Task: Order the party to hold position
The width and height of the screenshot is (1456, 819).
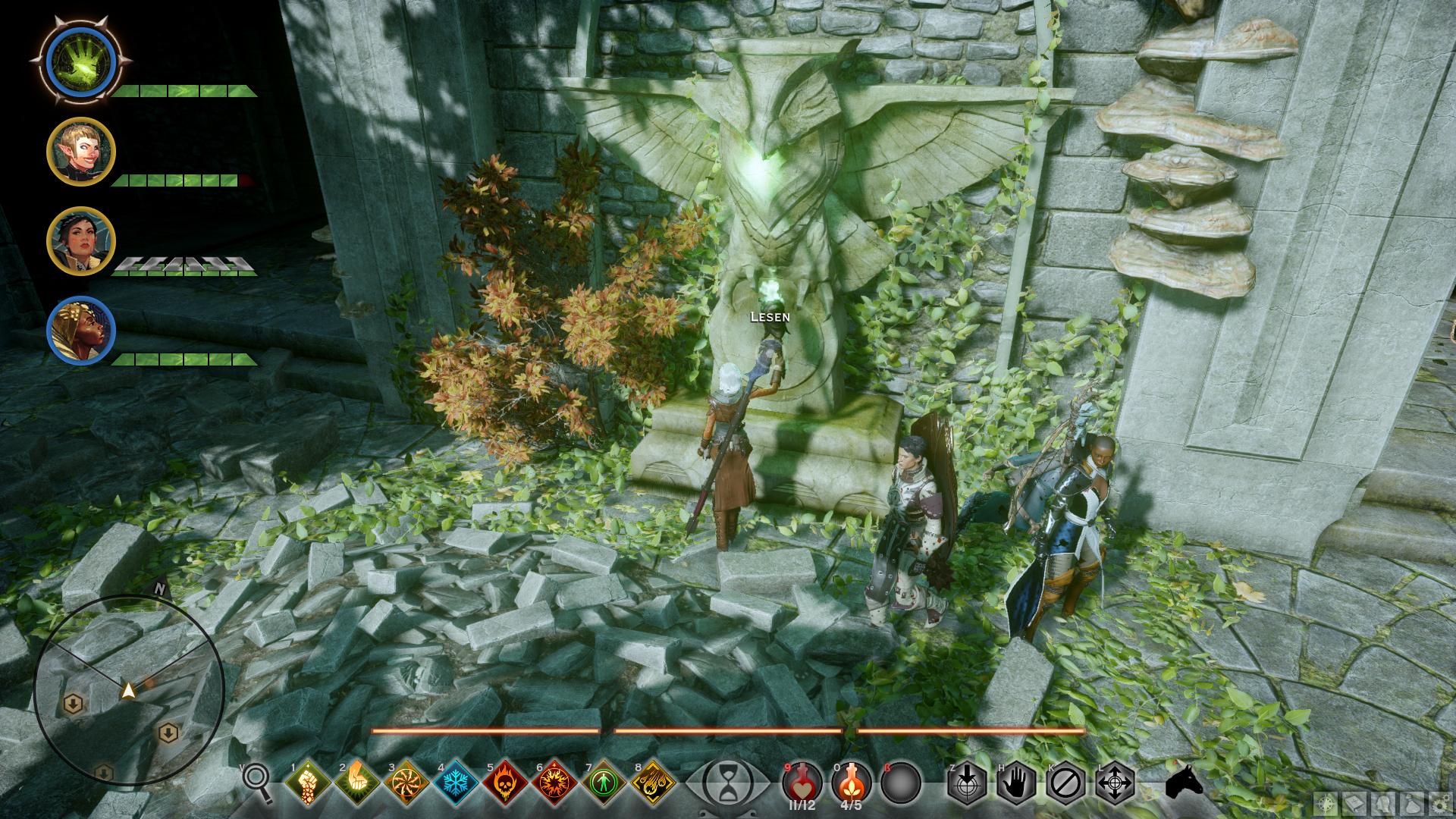Action: pos(1016,782)
